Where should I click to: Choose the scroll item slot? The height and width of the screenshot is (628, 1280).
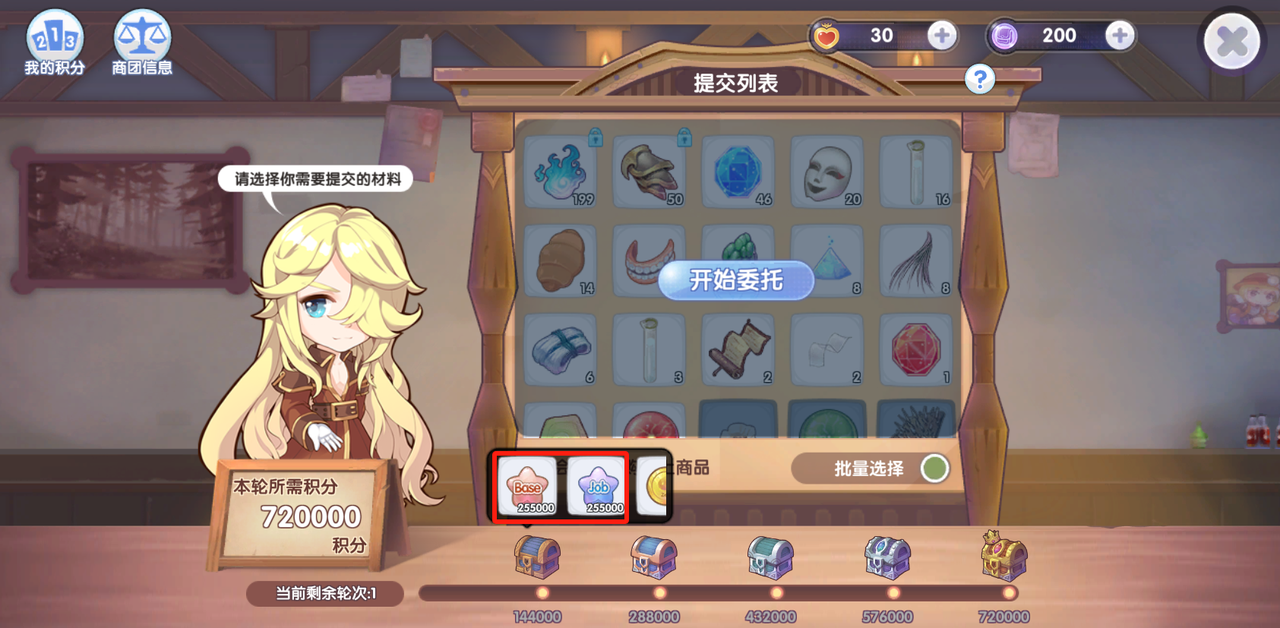point(738,349)
